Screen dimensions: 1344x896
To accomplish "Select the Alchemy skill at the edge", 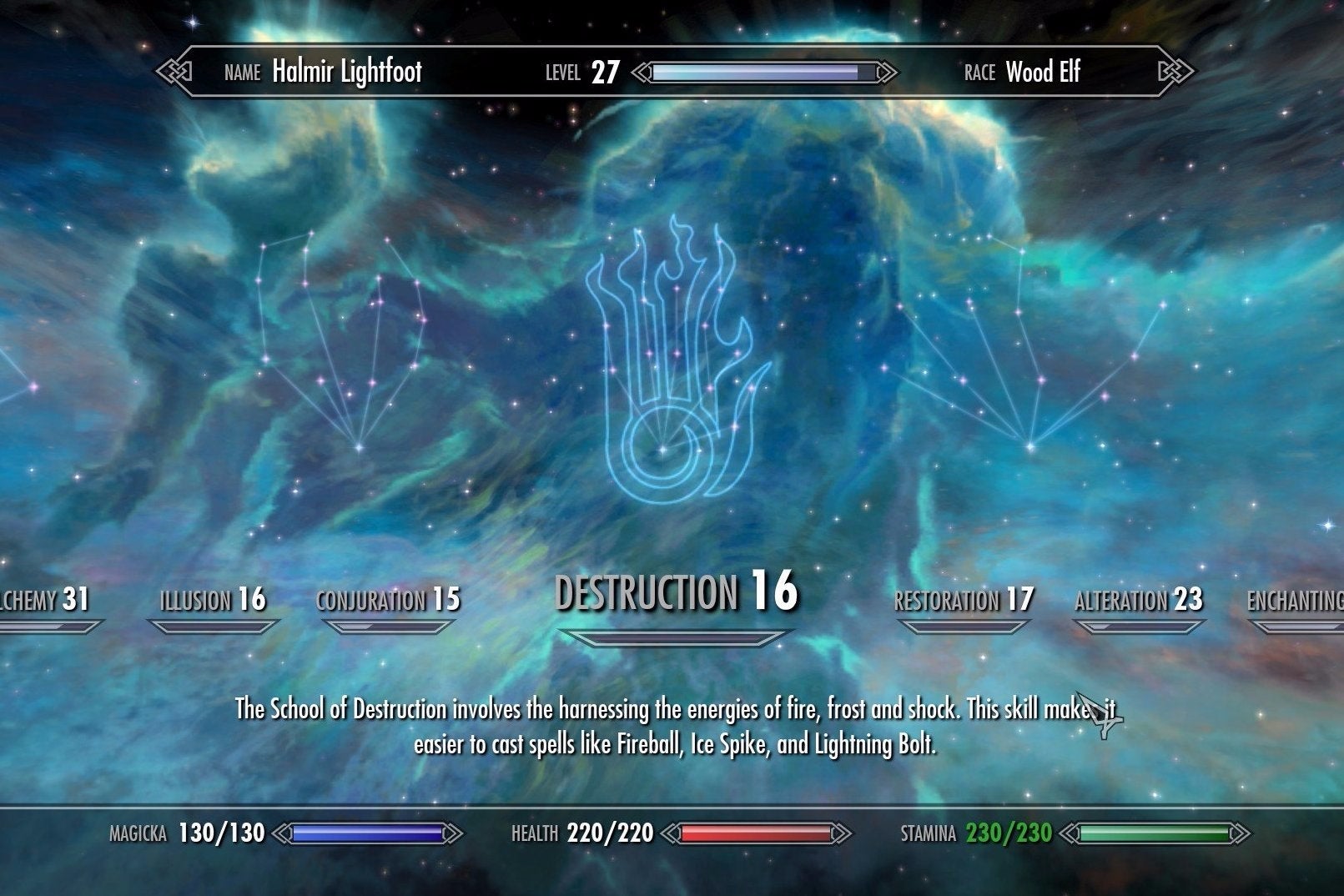I will (43, 600).
